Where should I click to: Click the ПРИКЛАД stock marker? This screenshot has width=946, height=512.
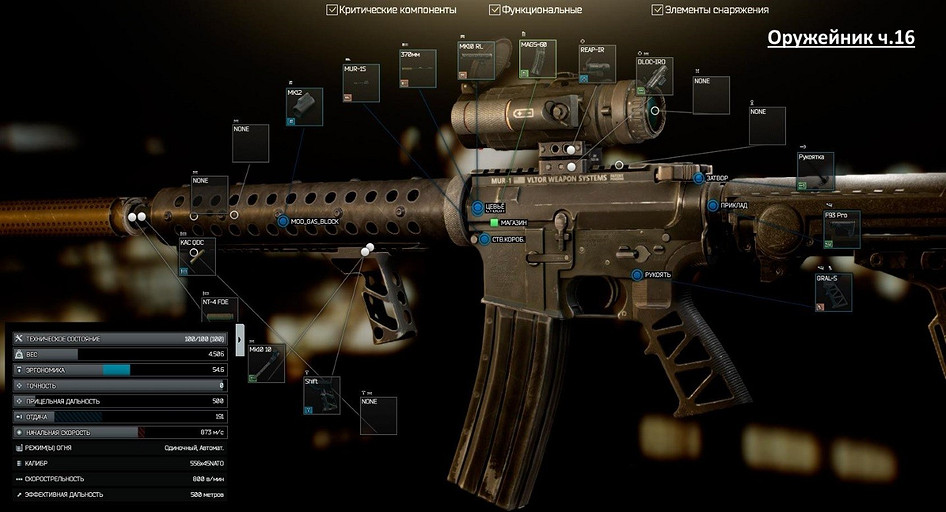click(713, 205)
